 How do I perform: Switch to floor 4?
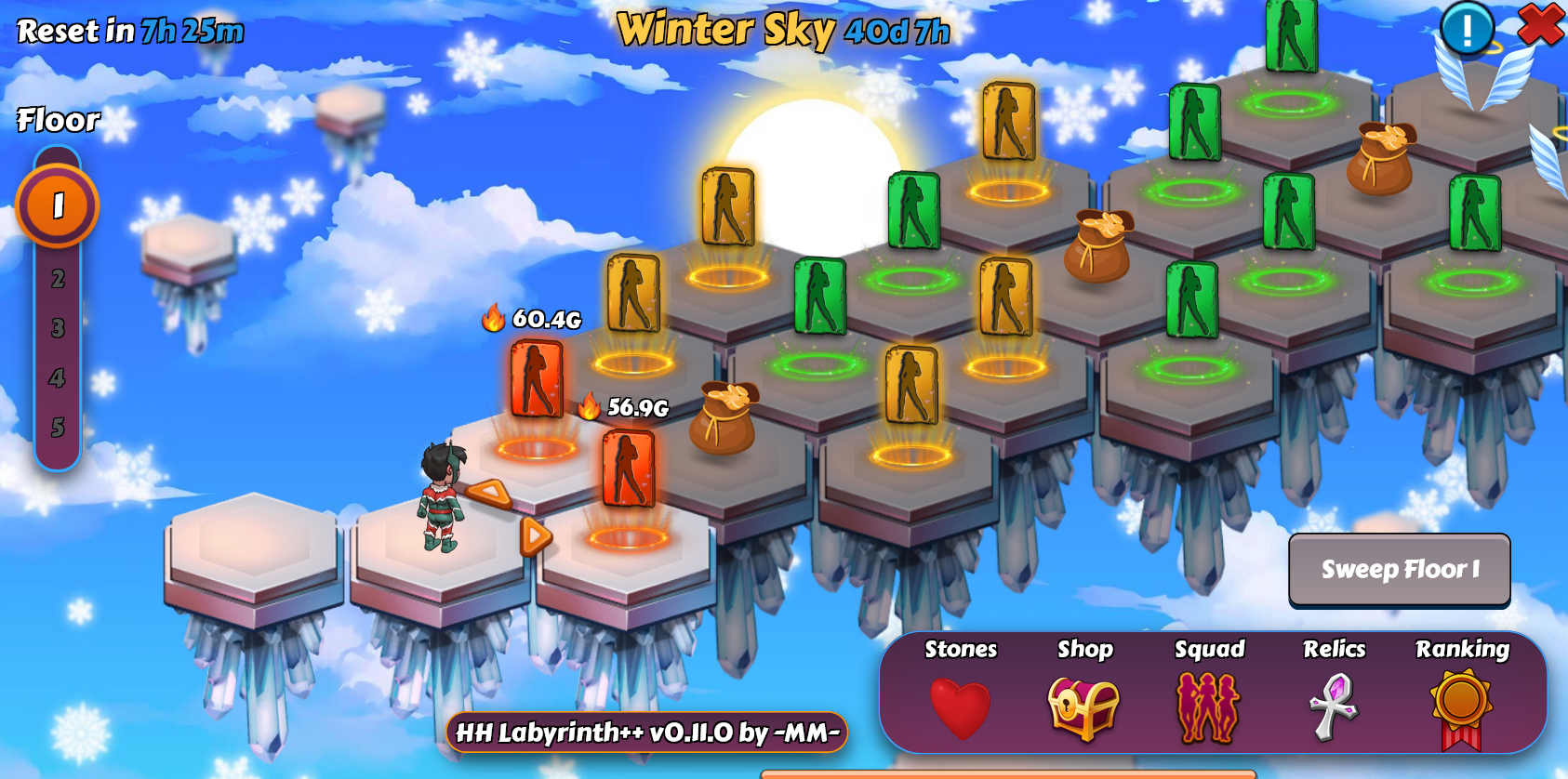point(58,378)
